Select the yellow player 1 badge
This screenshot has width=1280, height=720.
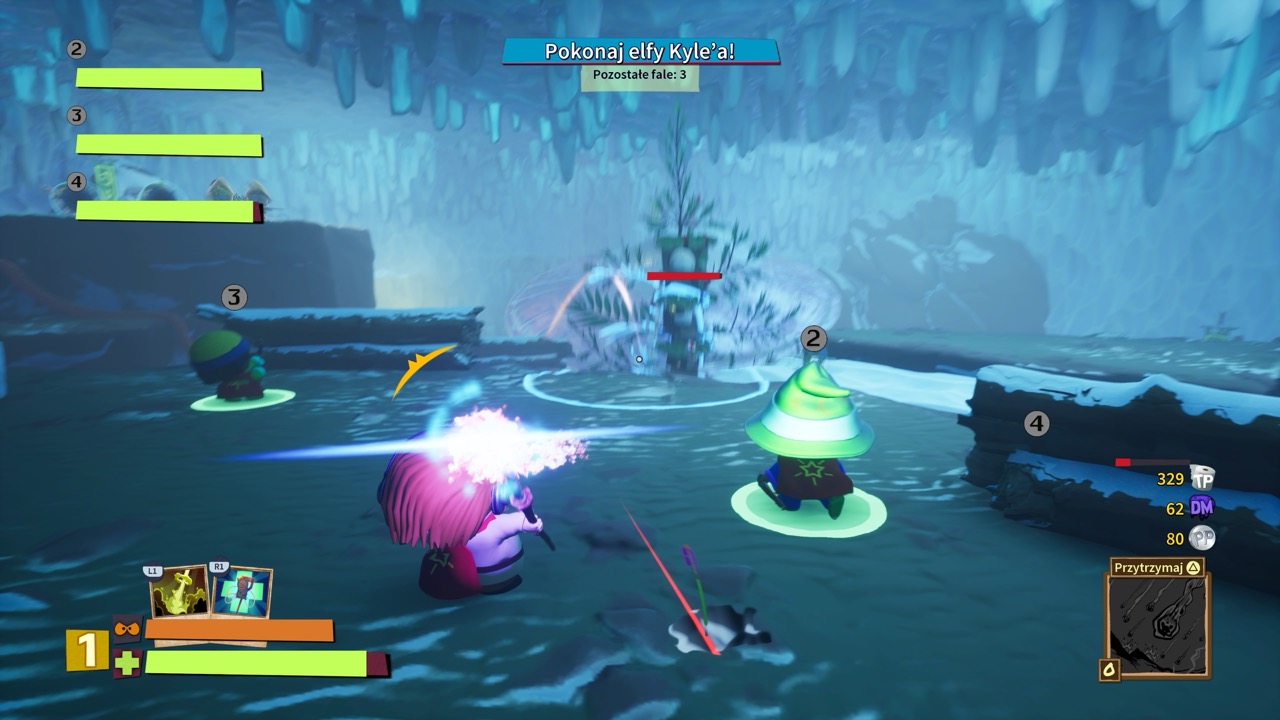tap(87, 650)
